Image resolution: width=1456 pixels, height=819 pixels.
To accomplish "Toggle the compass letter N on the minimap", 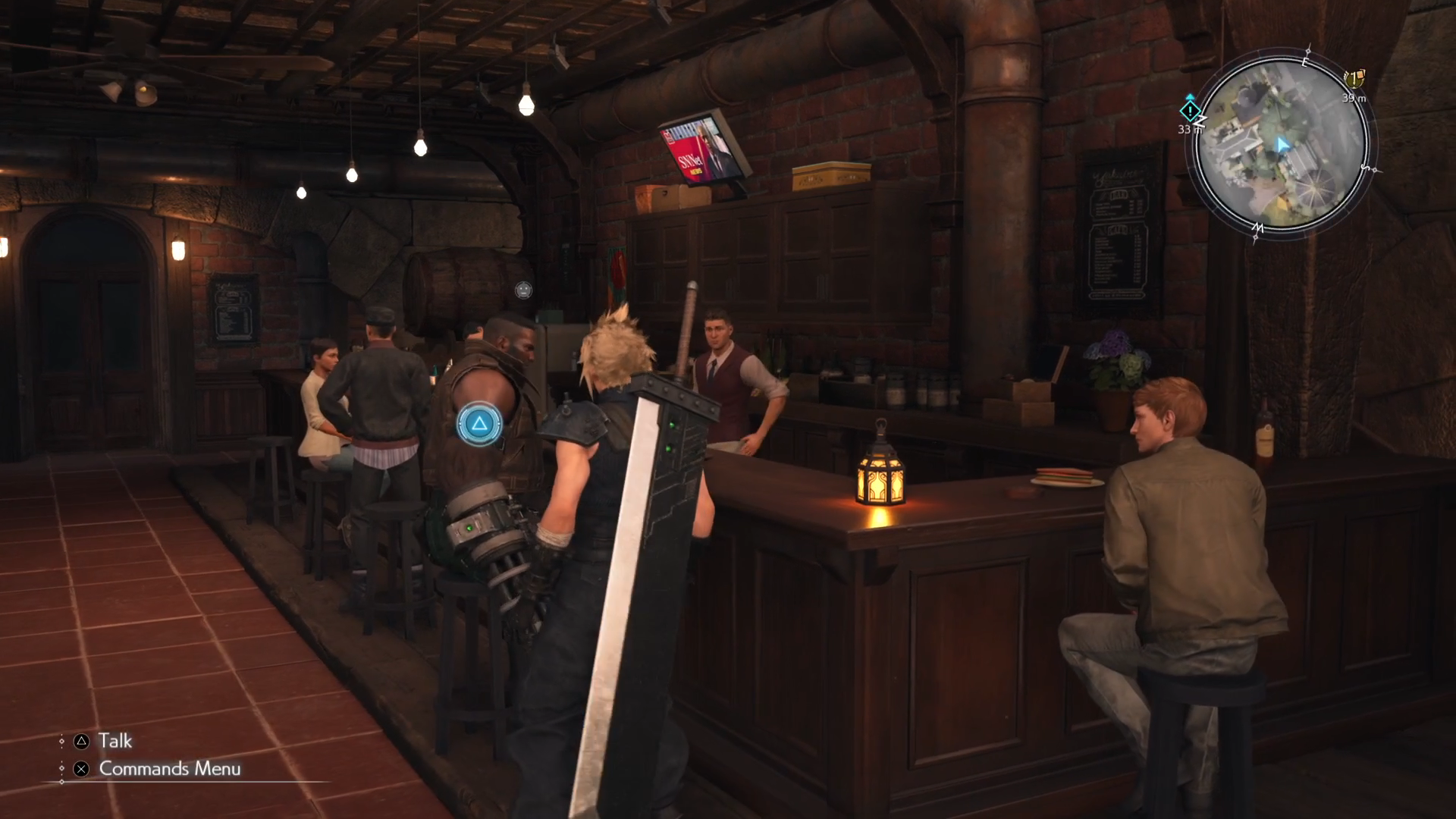I will click(1201, 121).
